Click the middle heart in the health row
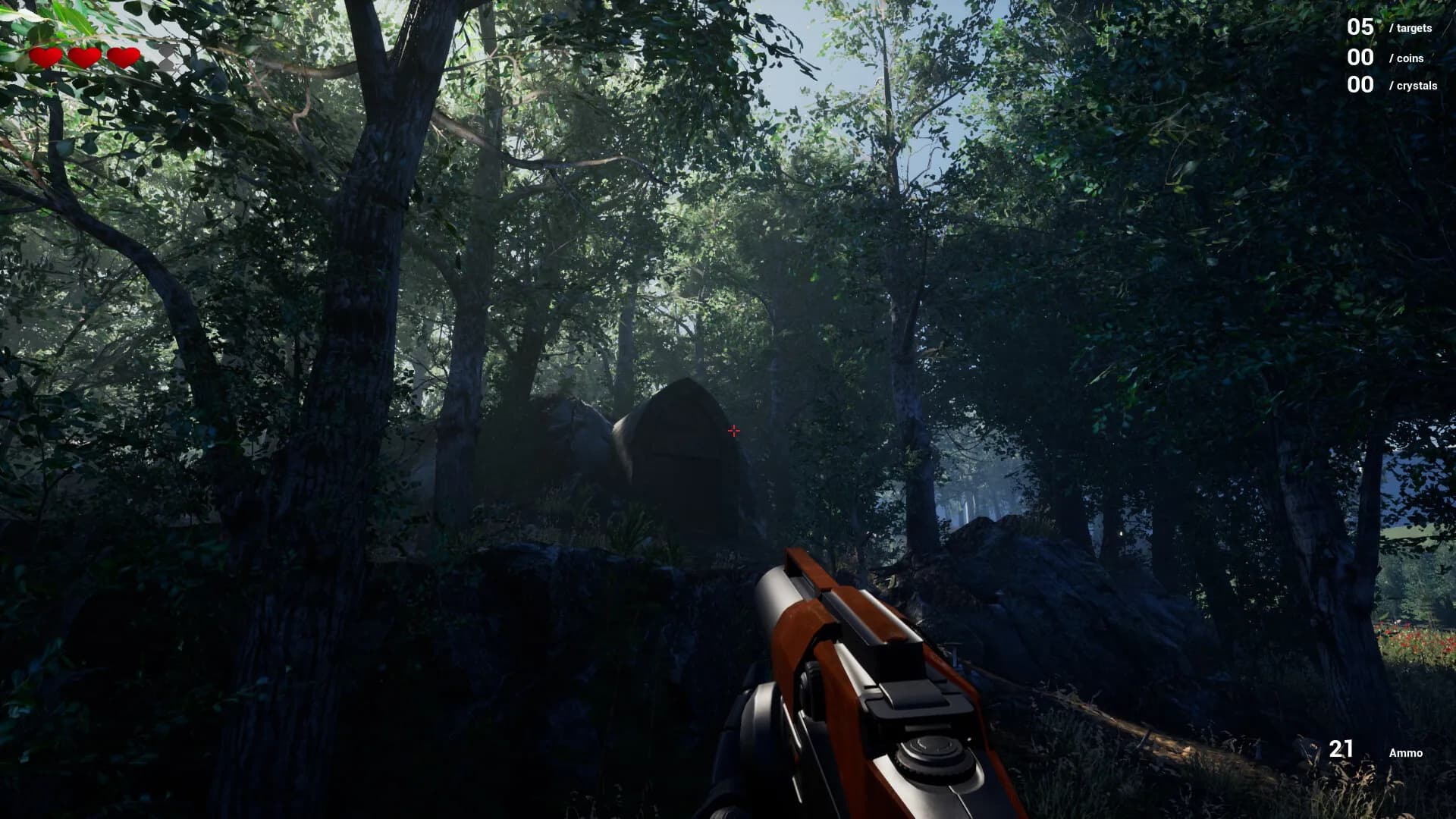The width and height of the screenshot is (1456, 819). (x=83, y=56)
